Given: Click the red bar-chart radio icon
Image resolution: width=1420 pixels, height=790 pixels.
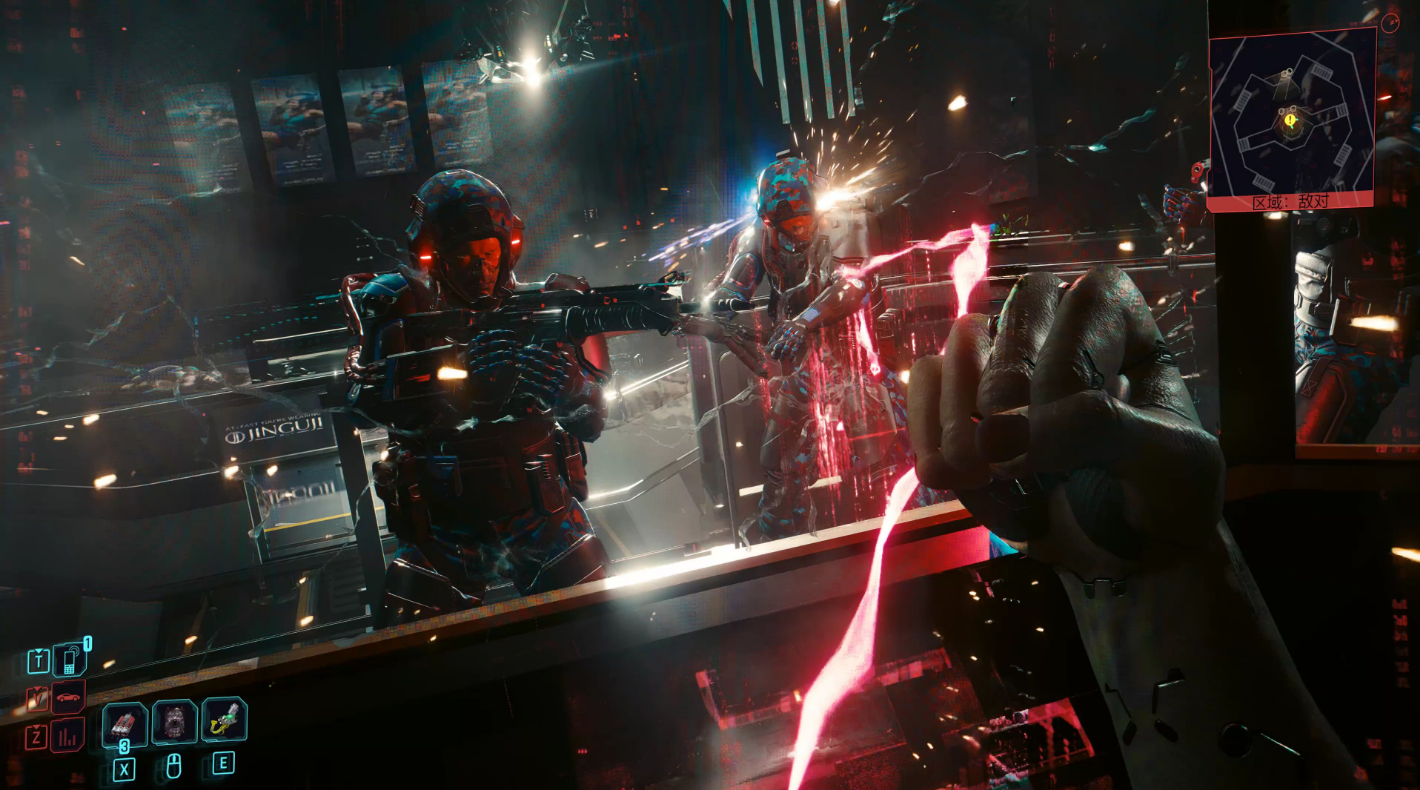Looking at the screenshot, I should point(68,737).
